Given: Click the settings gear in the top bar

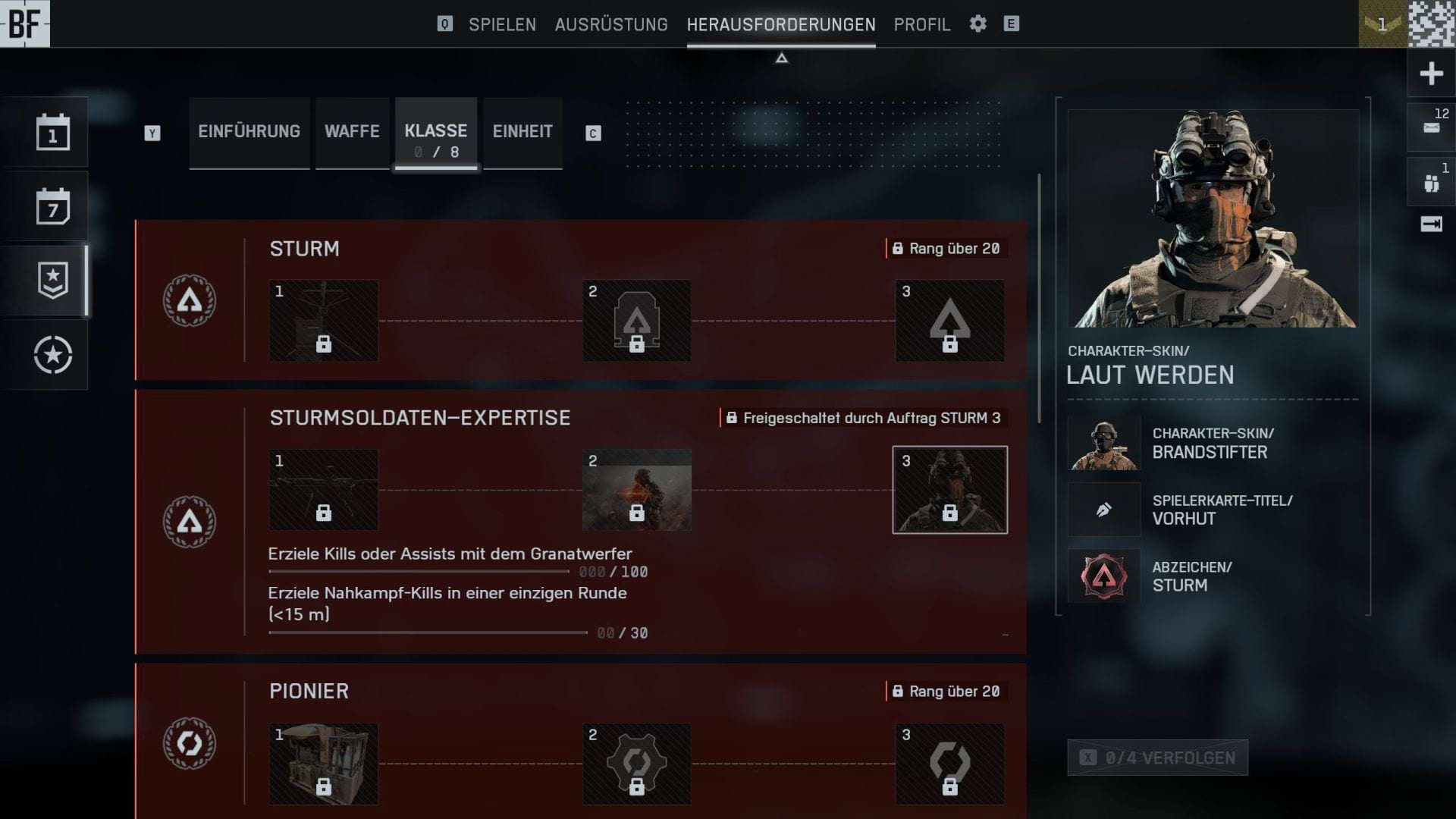Looking at the screenshot, I should 978,24.
